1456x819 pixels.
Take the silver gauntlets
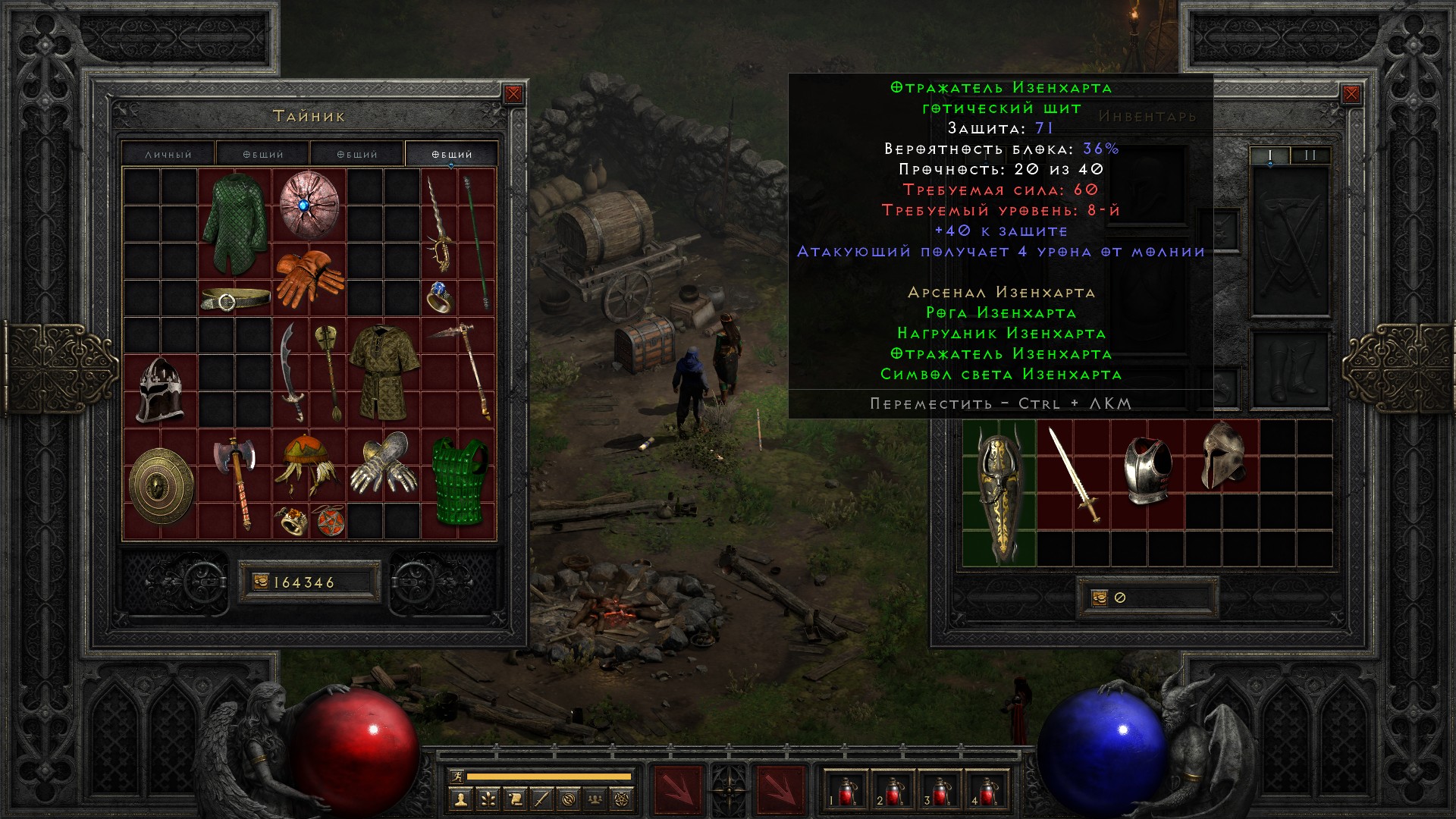(383, 463)
